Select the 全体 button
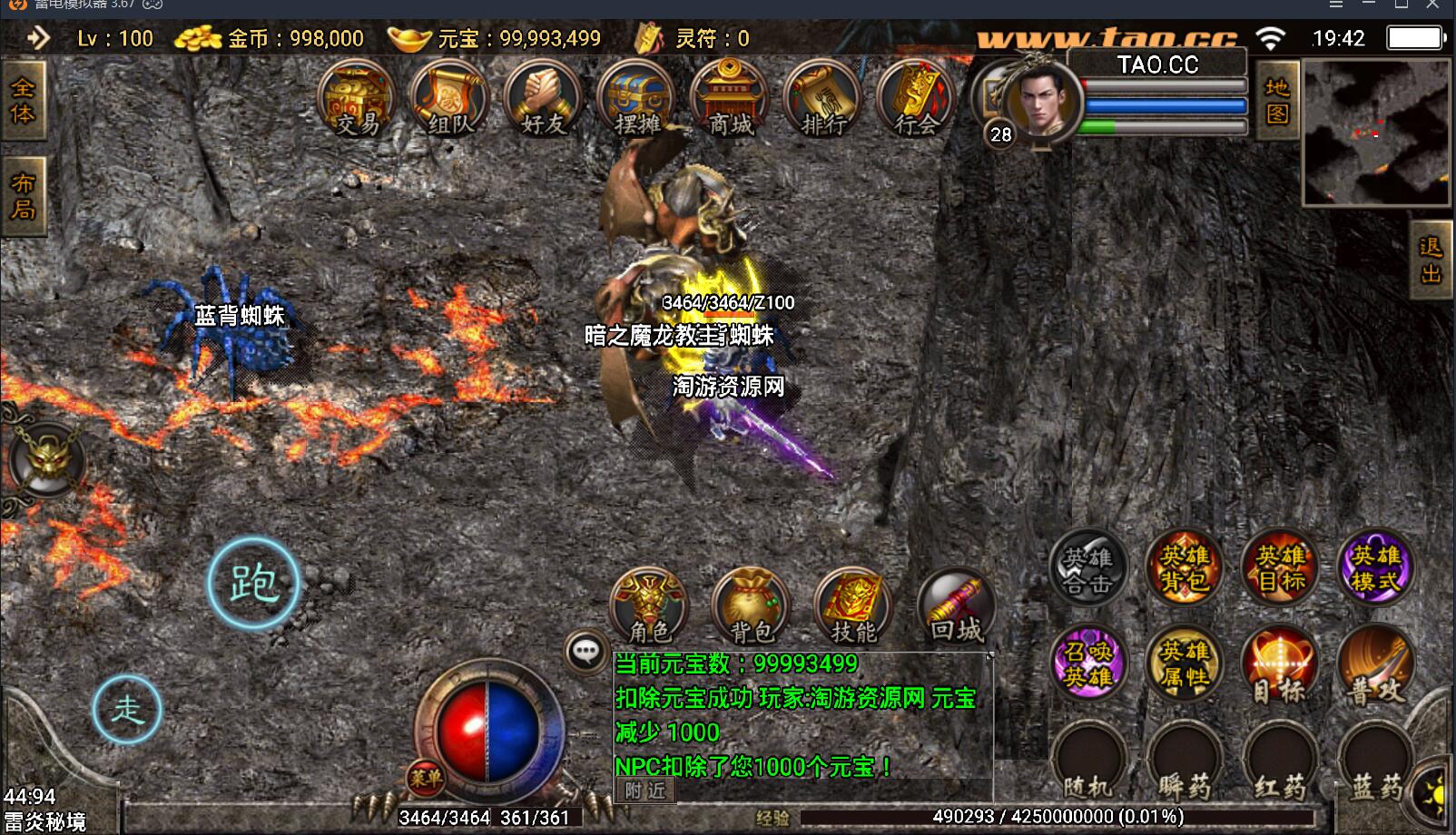Screen dimensions: 1456x835 [23, 100]
